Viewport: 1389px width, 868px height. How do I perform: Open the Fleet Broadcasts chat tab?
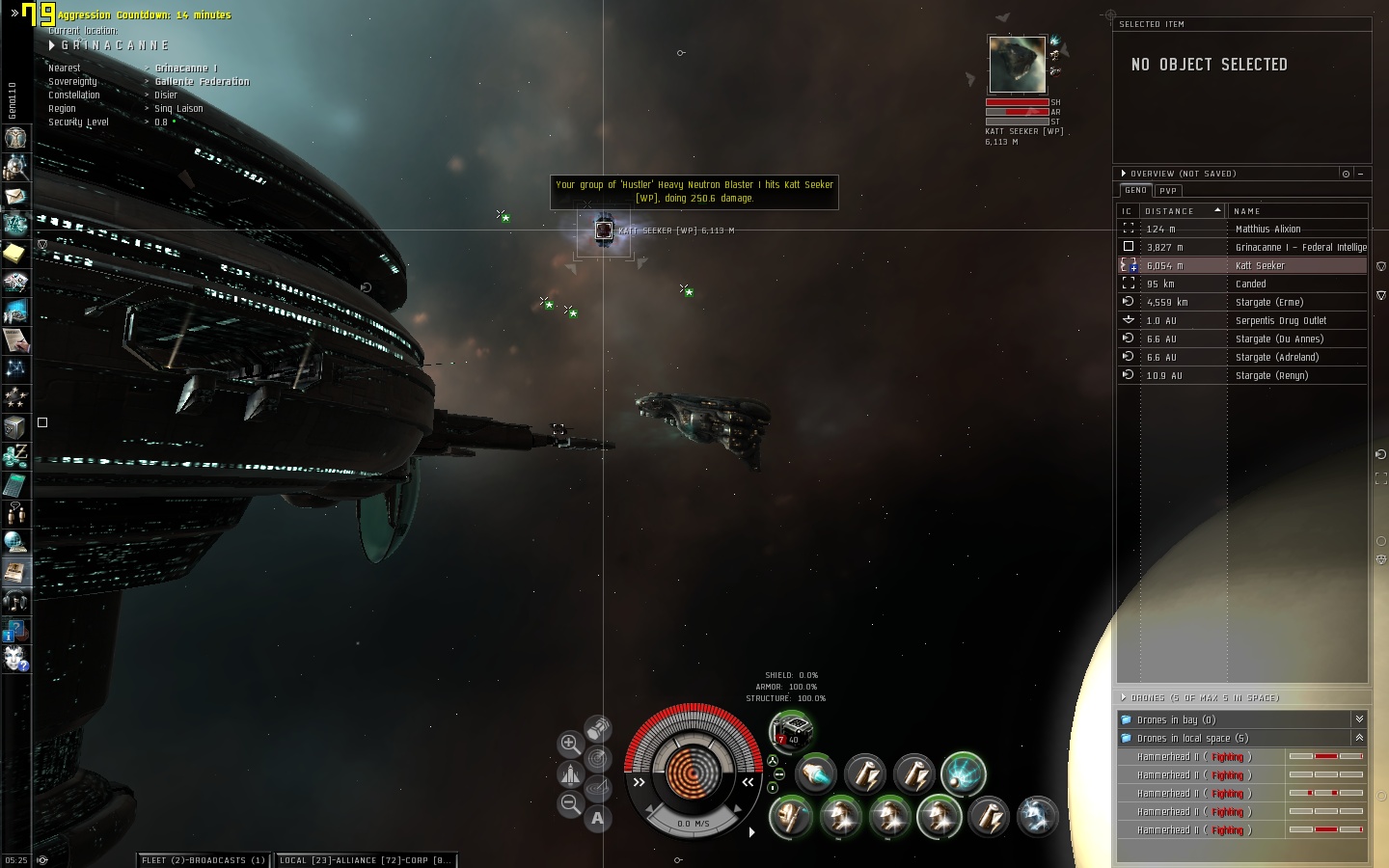coord(204,860)
